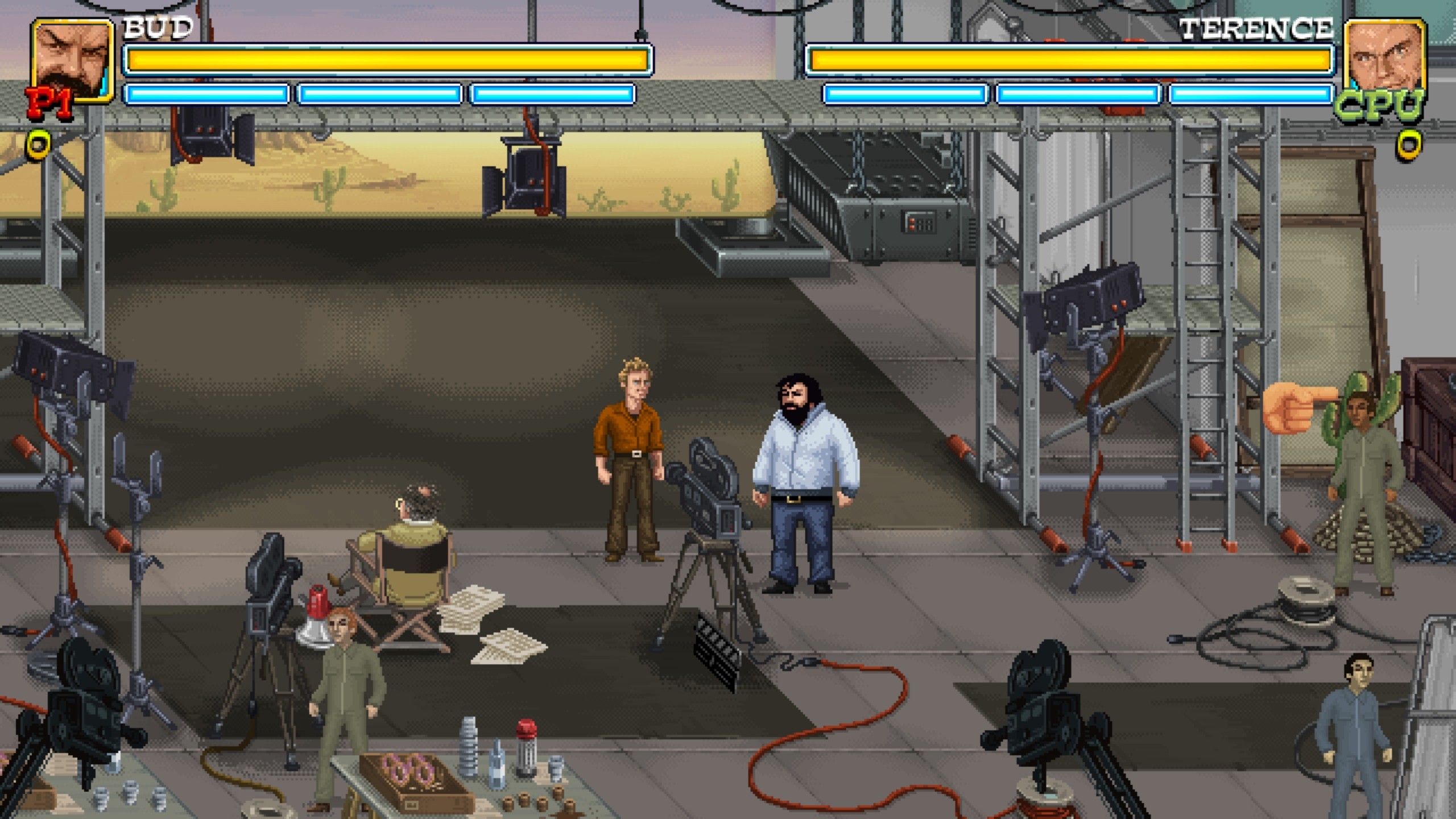The image size is (1456, 819).
Task: Toggle Terence's rightmost blue stamina segment
Action: [1250, 93]
